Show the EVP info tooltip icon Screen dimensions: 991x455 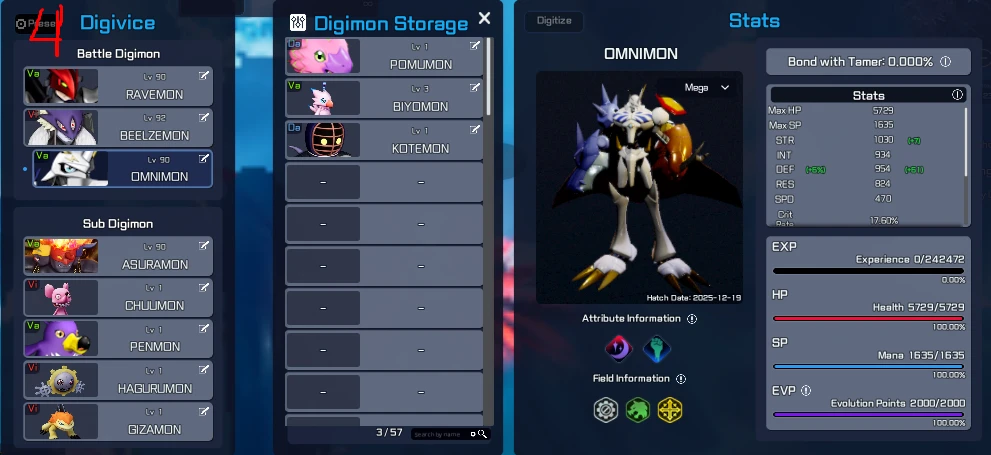click(x=806, y=391)
